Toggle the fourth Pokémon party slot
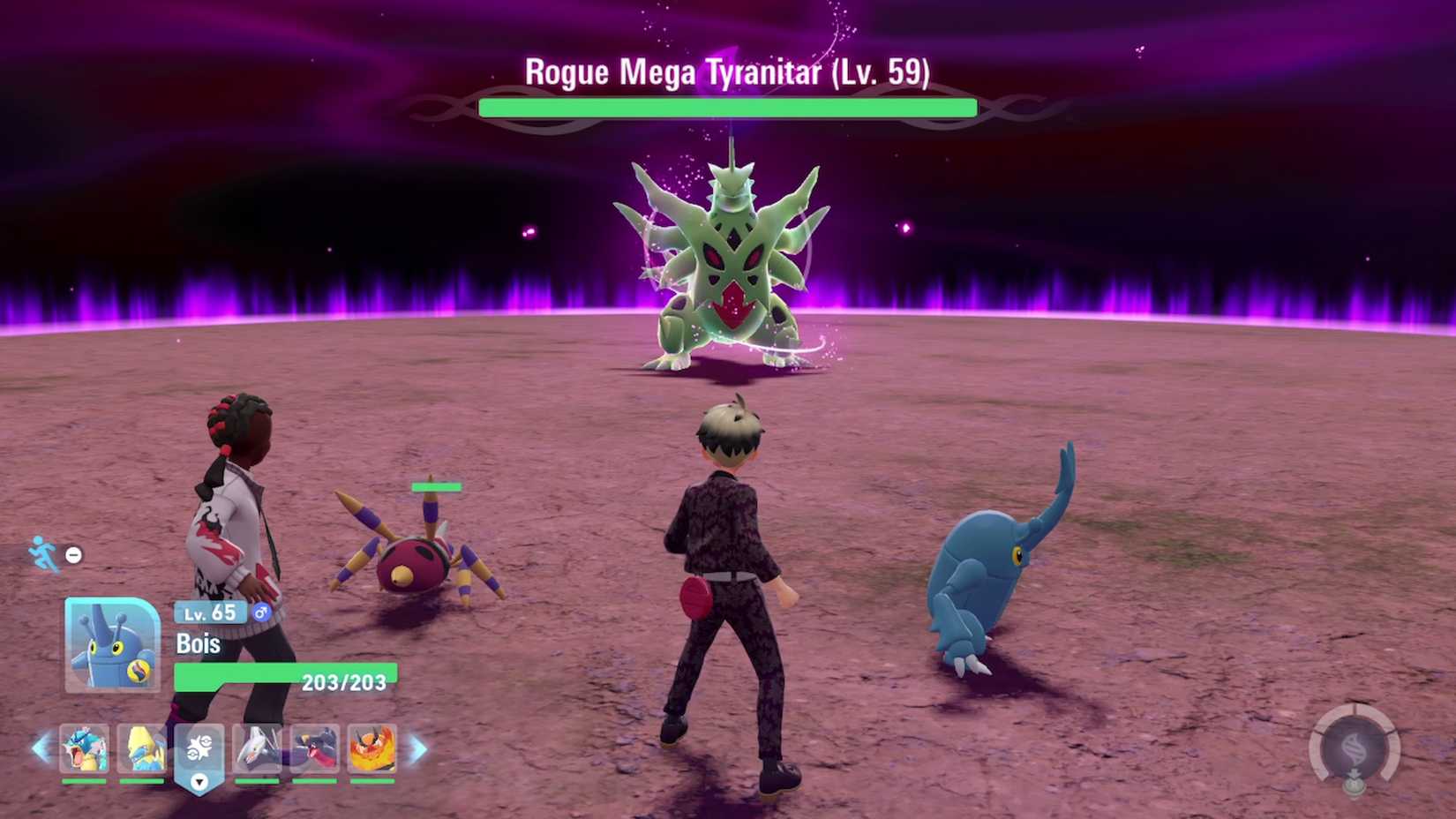The height and width of the screenshot is (819, 1456). [x=256, y=750]
